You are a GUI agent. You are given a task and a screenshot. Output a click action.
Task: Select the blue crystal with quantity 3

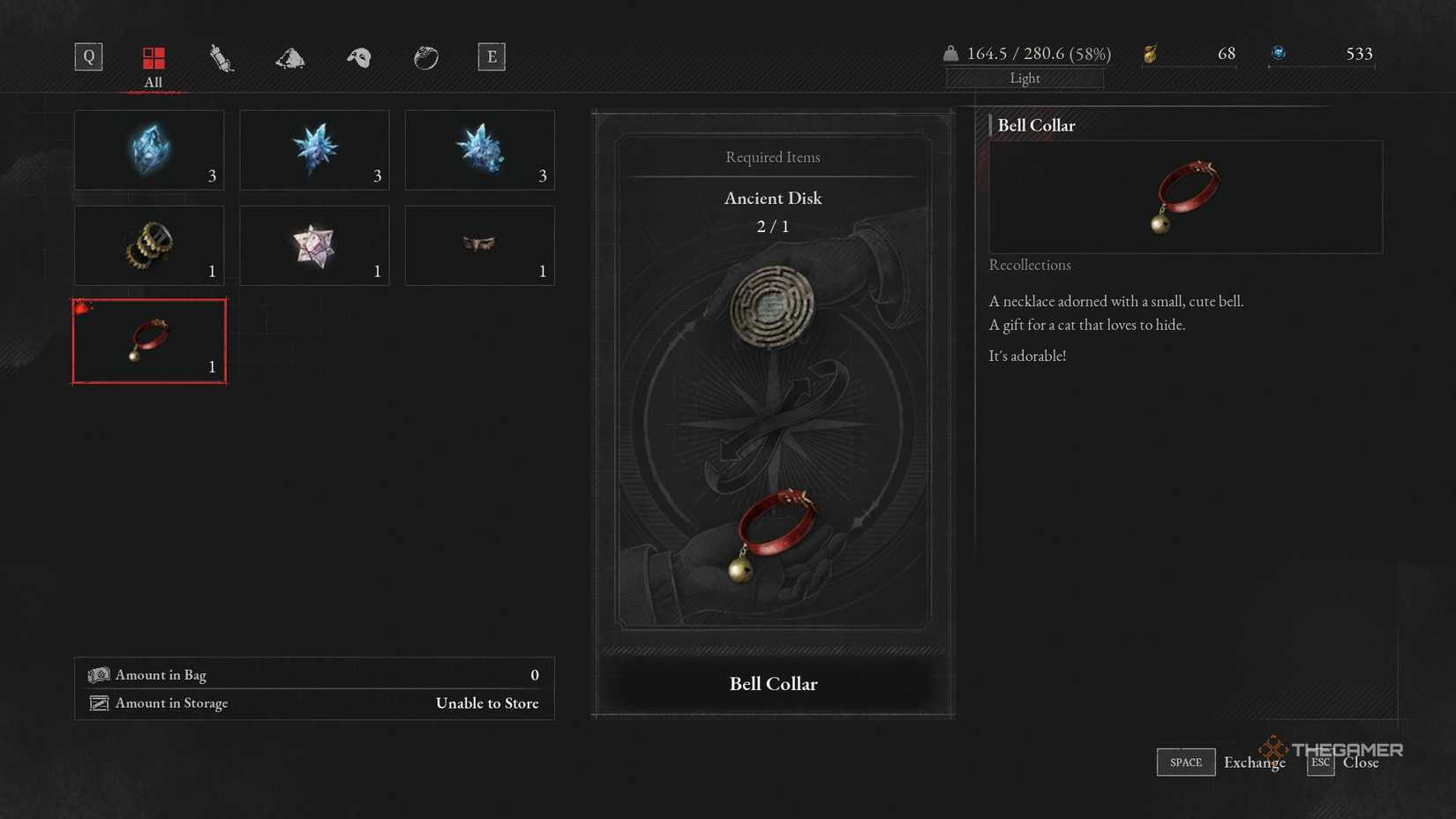point(148,150)
